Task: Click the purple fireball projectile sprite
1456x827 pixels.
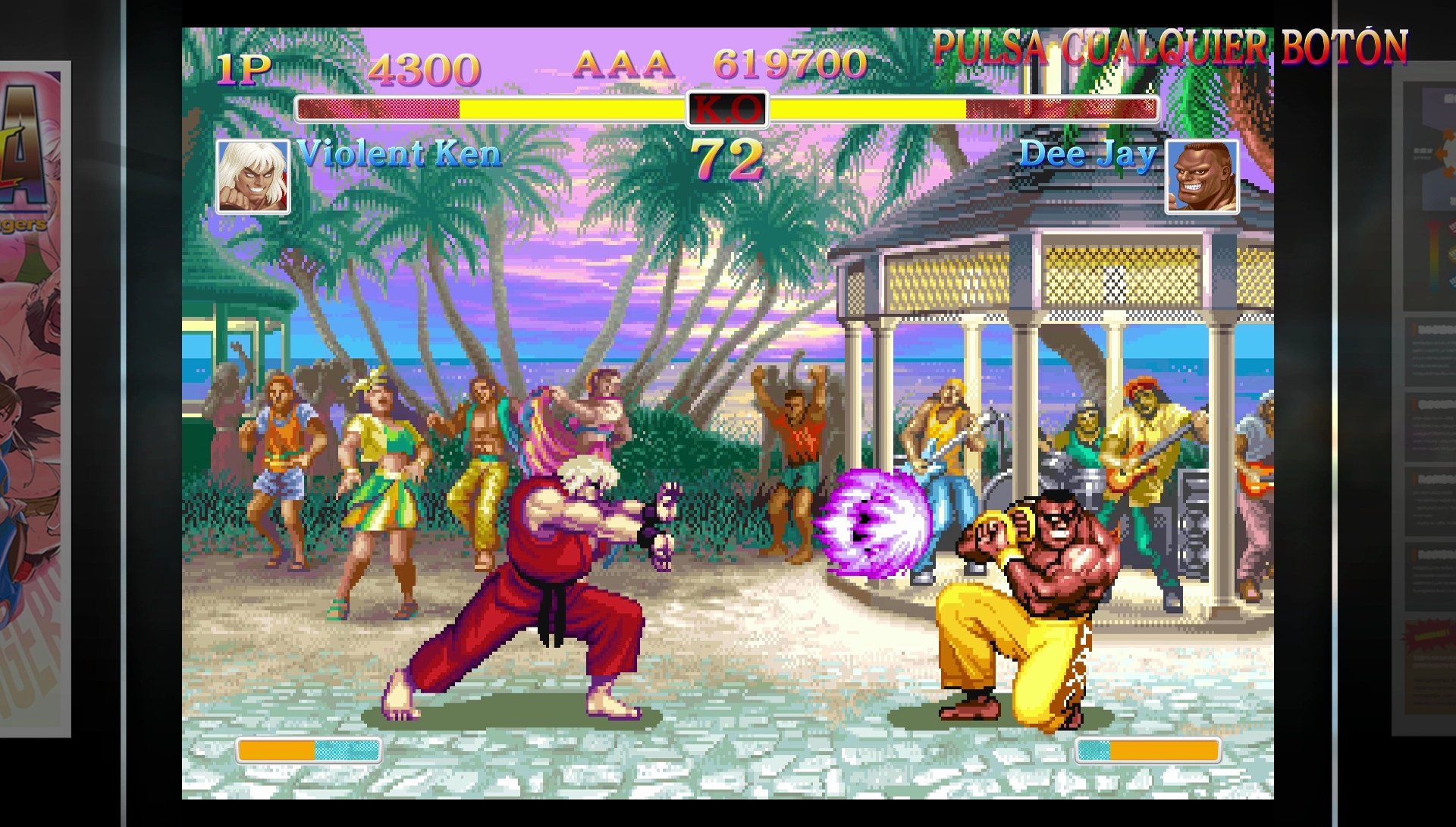Action: 872,524
